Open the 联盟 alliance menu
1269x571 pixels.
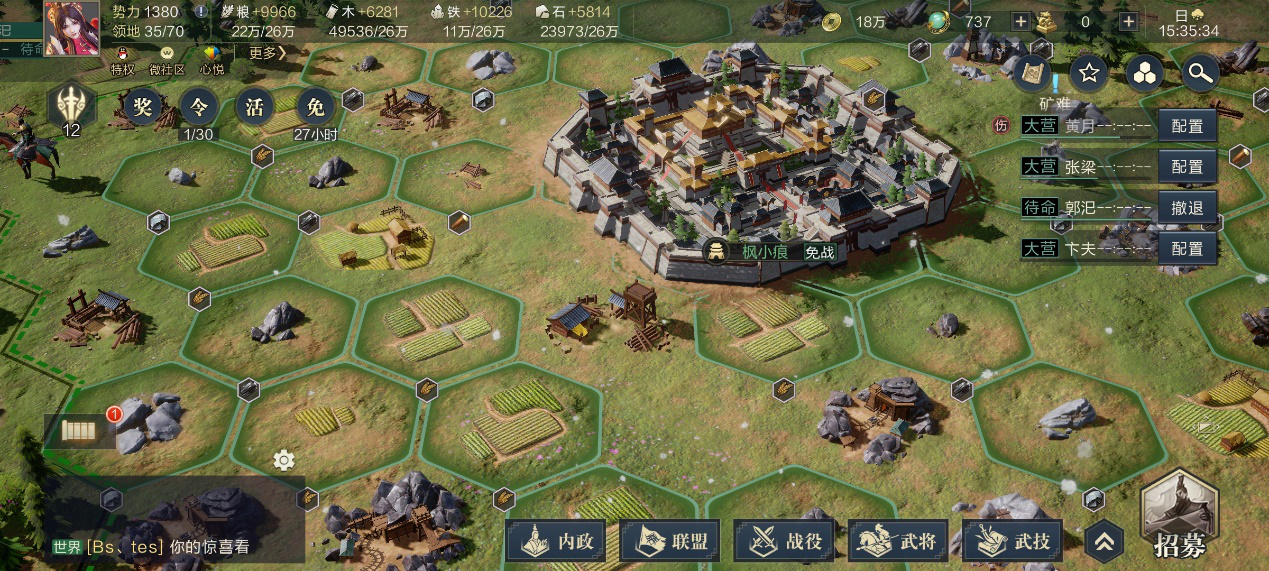[674, 541]
